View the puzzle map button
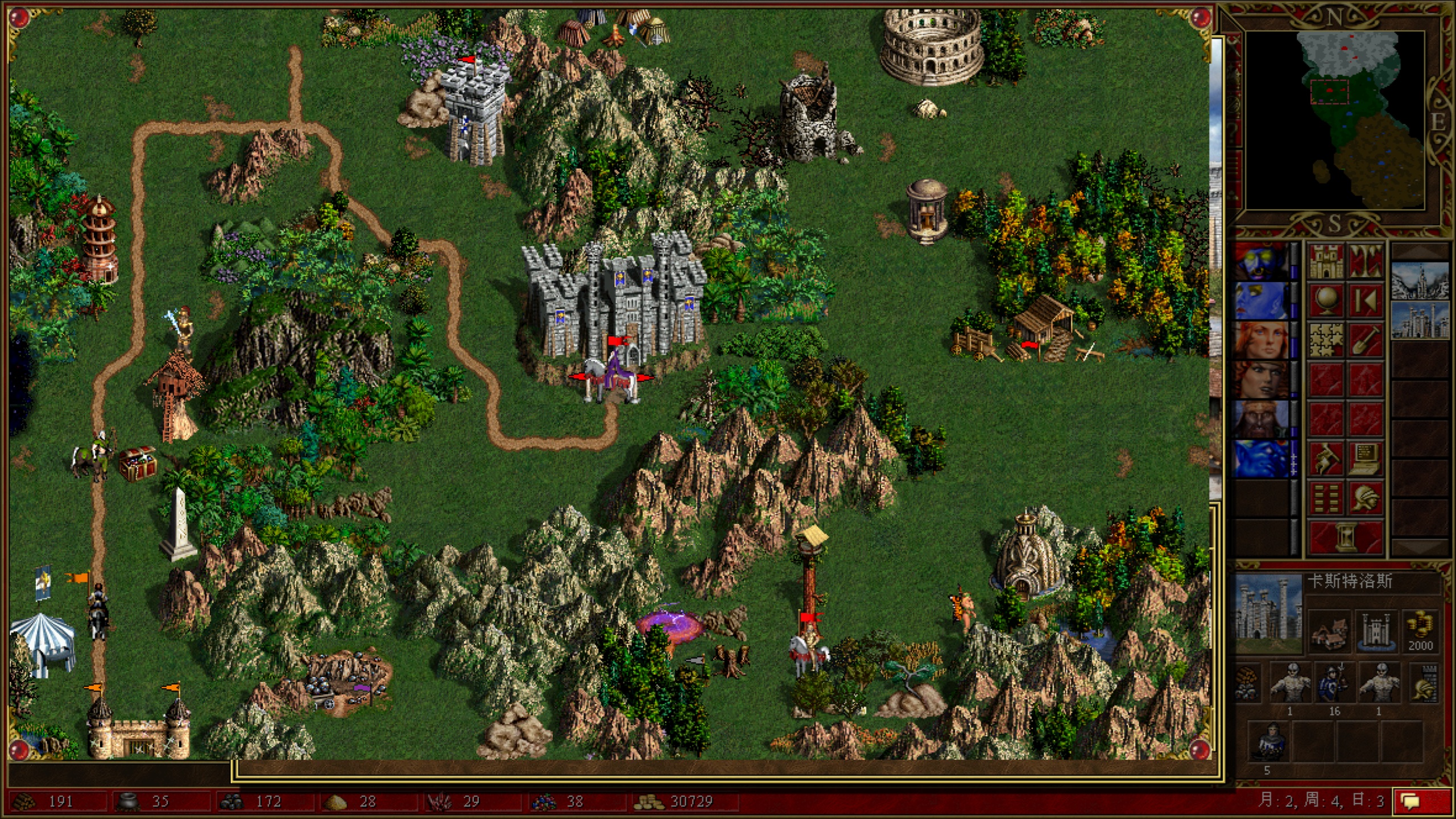1456x819 pixels. 1326,340
